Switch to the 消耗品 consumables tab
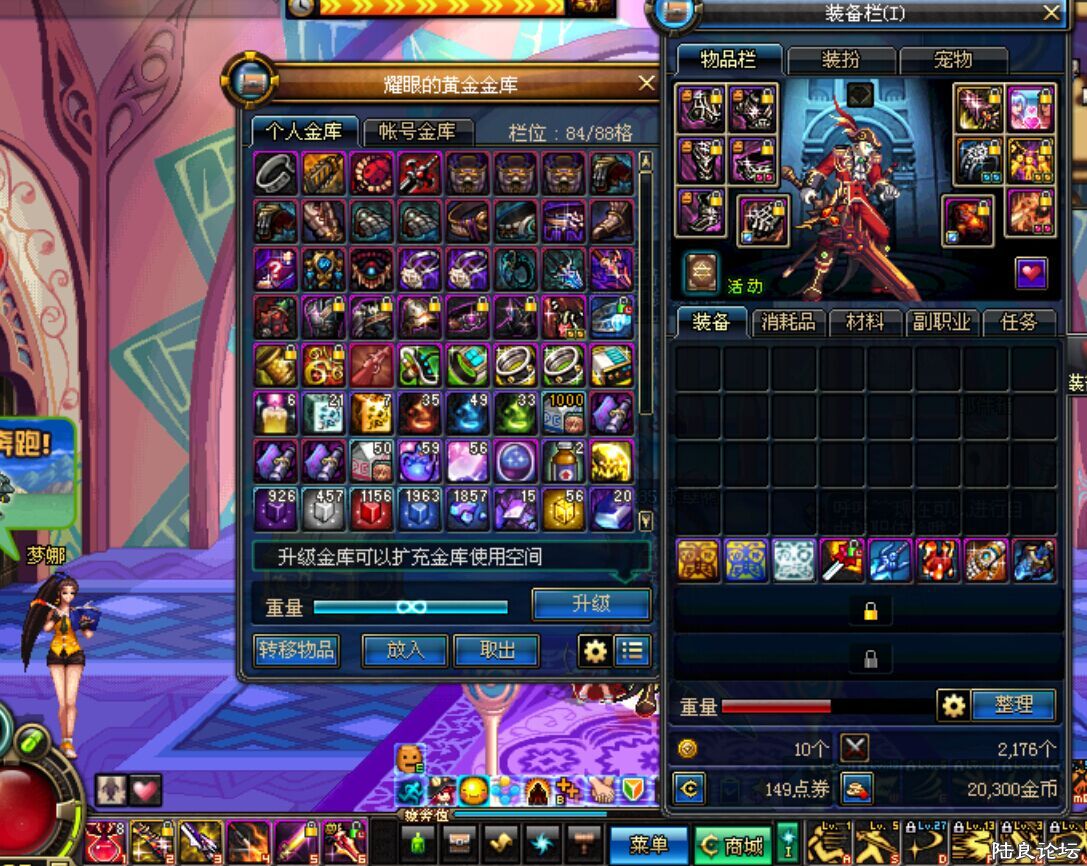1087x866 pixels. 789,322
